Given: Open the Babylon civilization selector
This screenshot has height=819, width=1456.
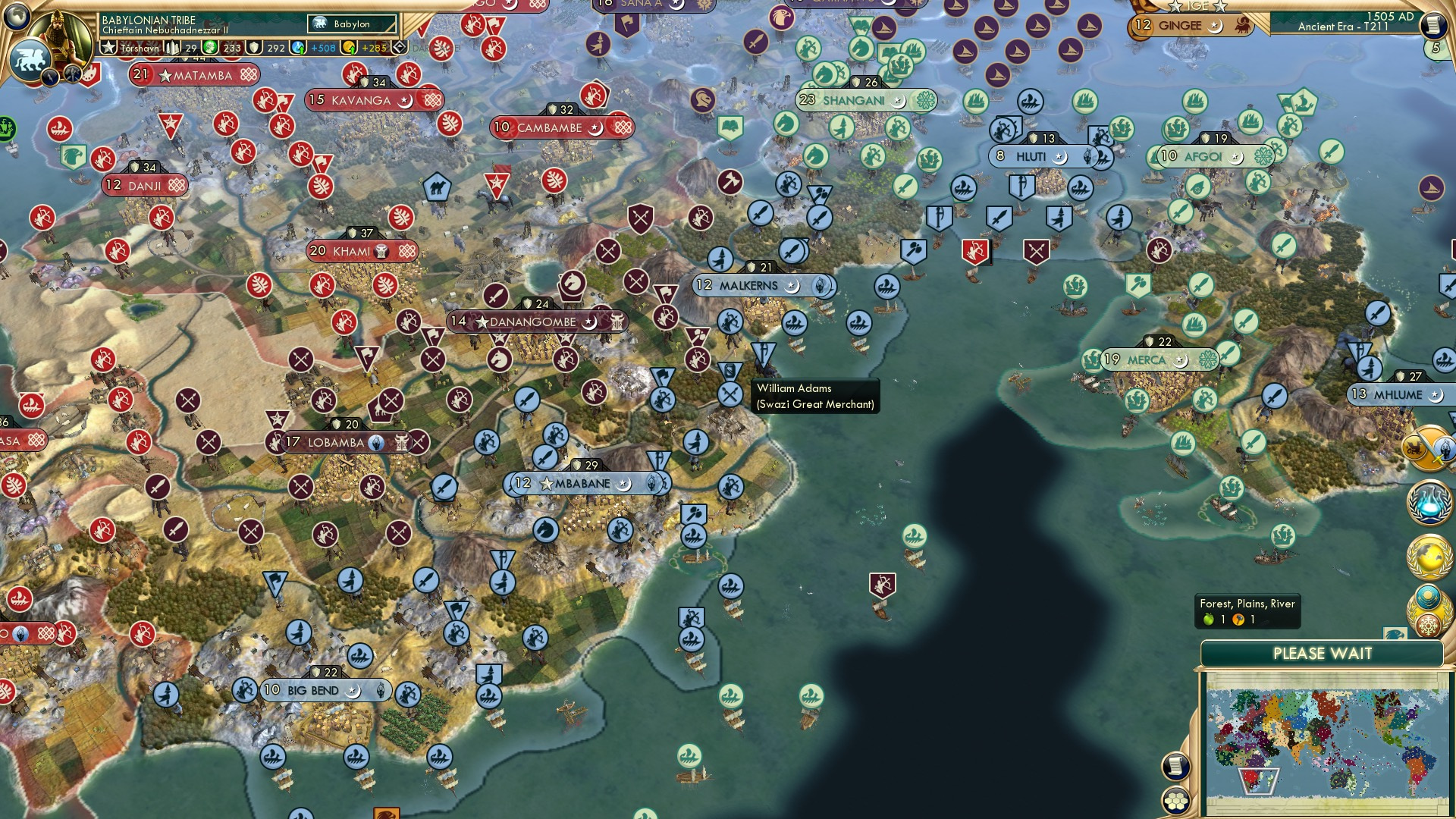Looking at the screenshot, I should pyautogui.click(x=351, y=24).
